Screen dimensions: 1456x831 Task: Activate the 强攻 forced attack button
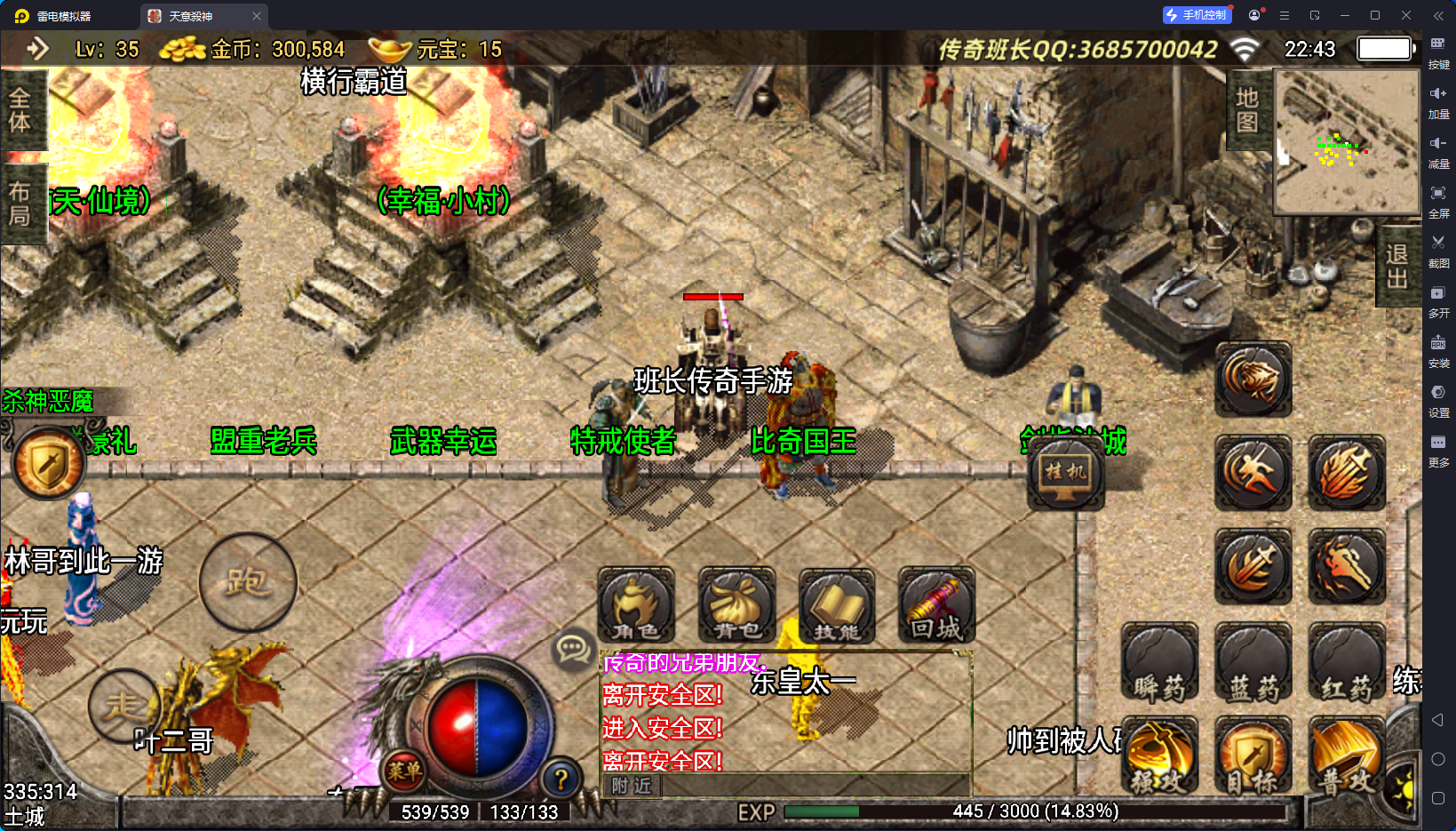point(1159,757)
